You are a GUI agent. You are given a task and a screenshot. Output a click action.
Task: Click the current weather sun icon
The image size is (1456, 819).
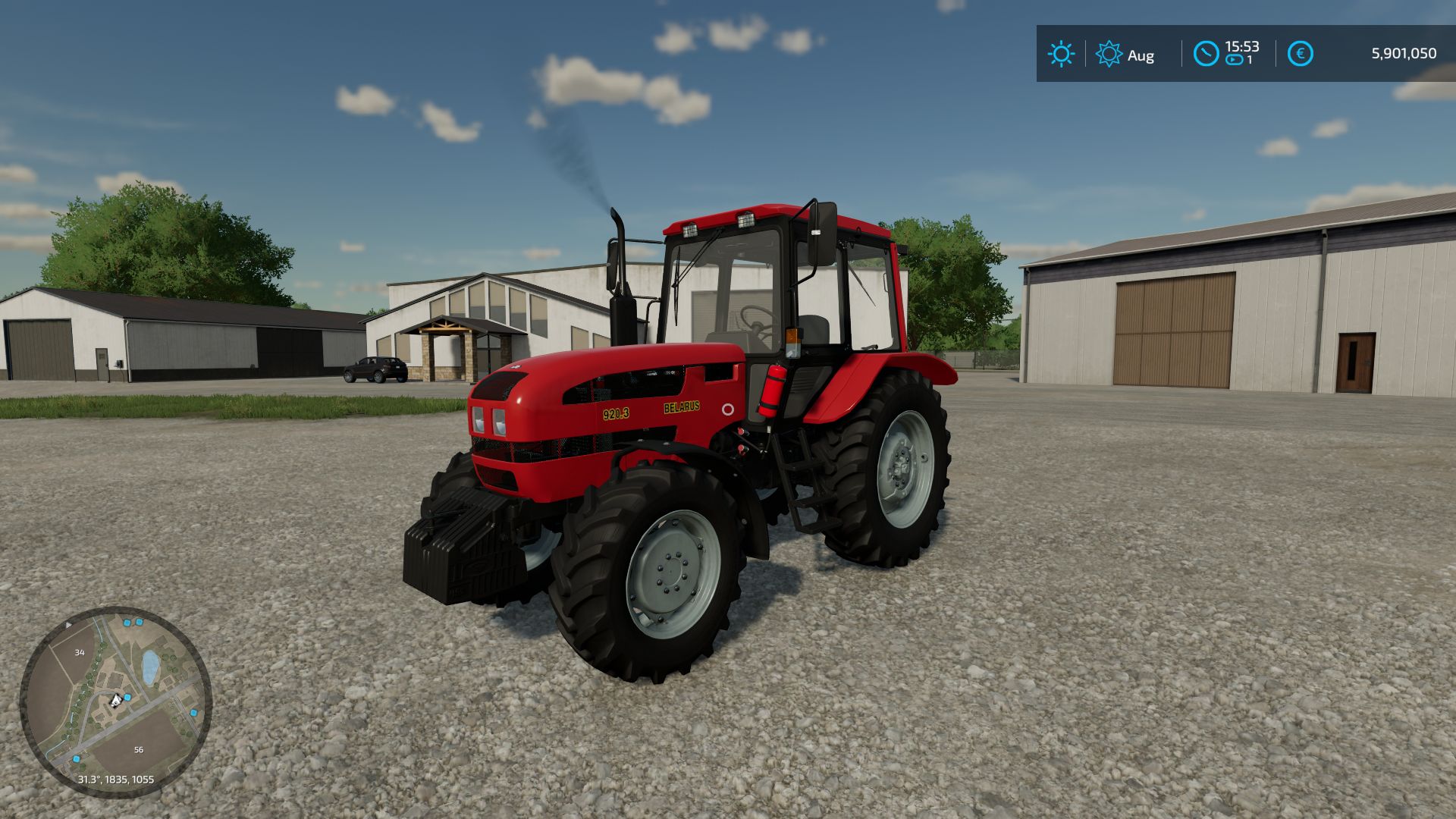(x=1062, y=52)
